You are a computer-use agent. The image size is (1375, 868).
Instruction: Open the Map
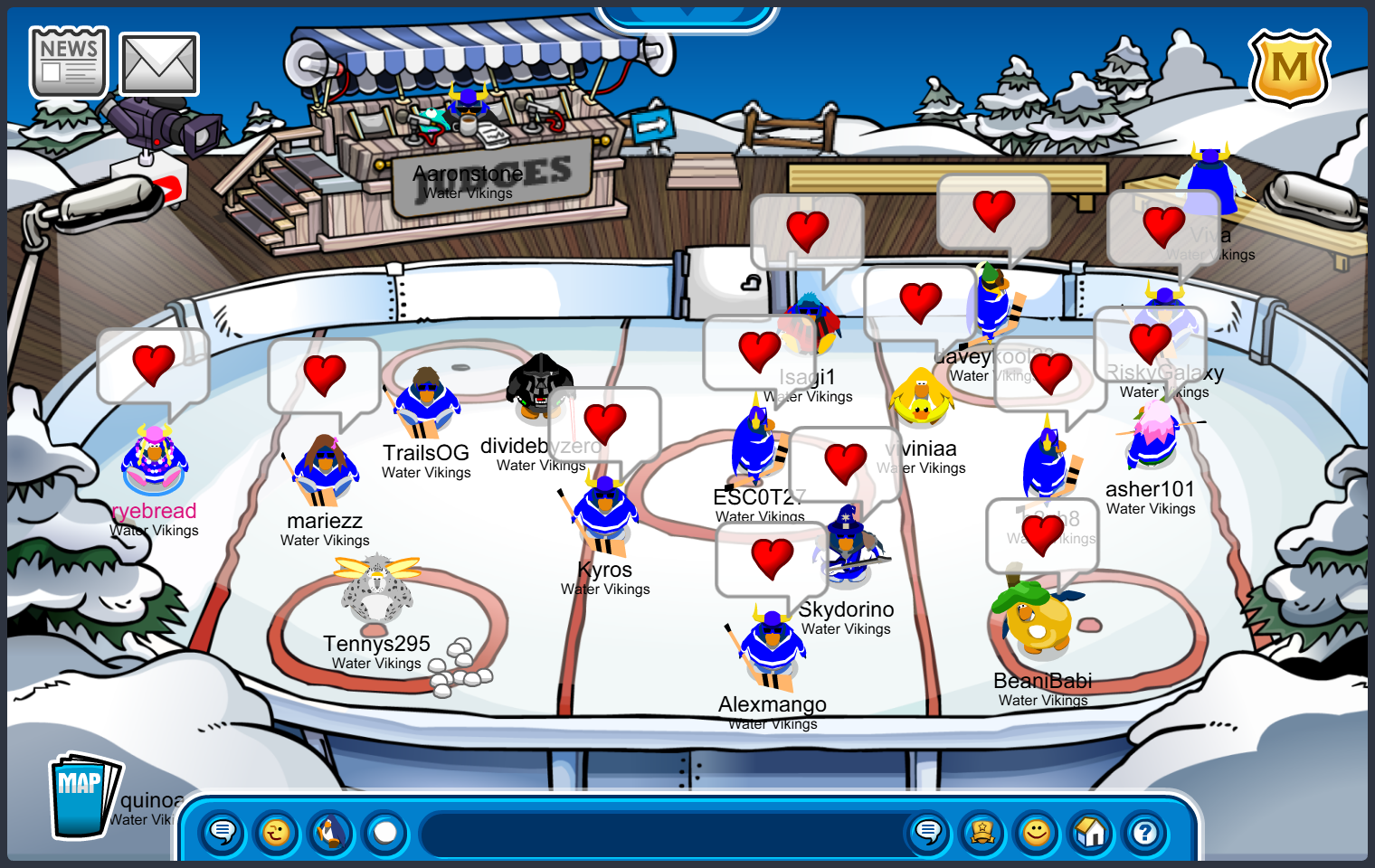click(x=83, y=796)
